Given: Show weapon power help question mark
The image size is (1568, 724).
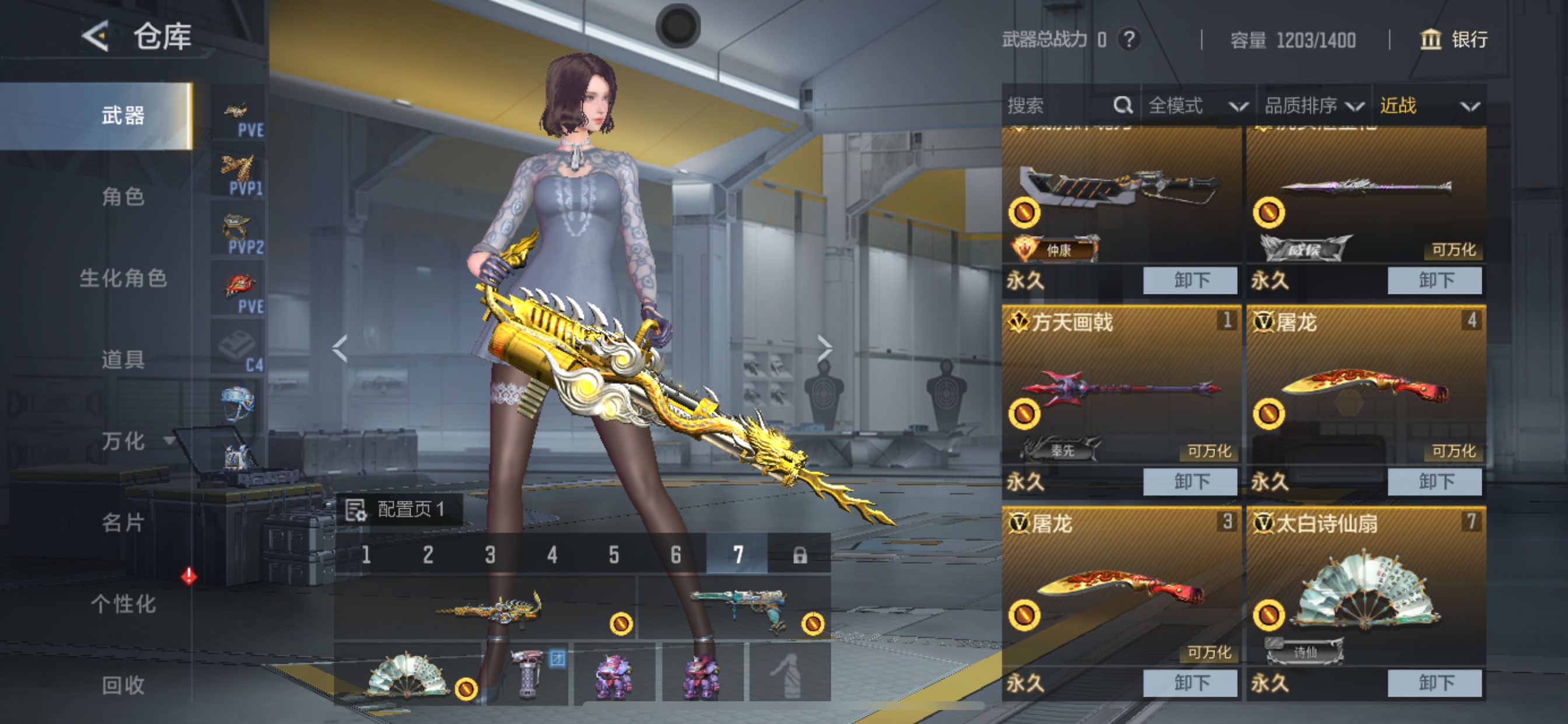Looking at the screenshot, I should pos(1129,40).
